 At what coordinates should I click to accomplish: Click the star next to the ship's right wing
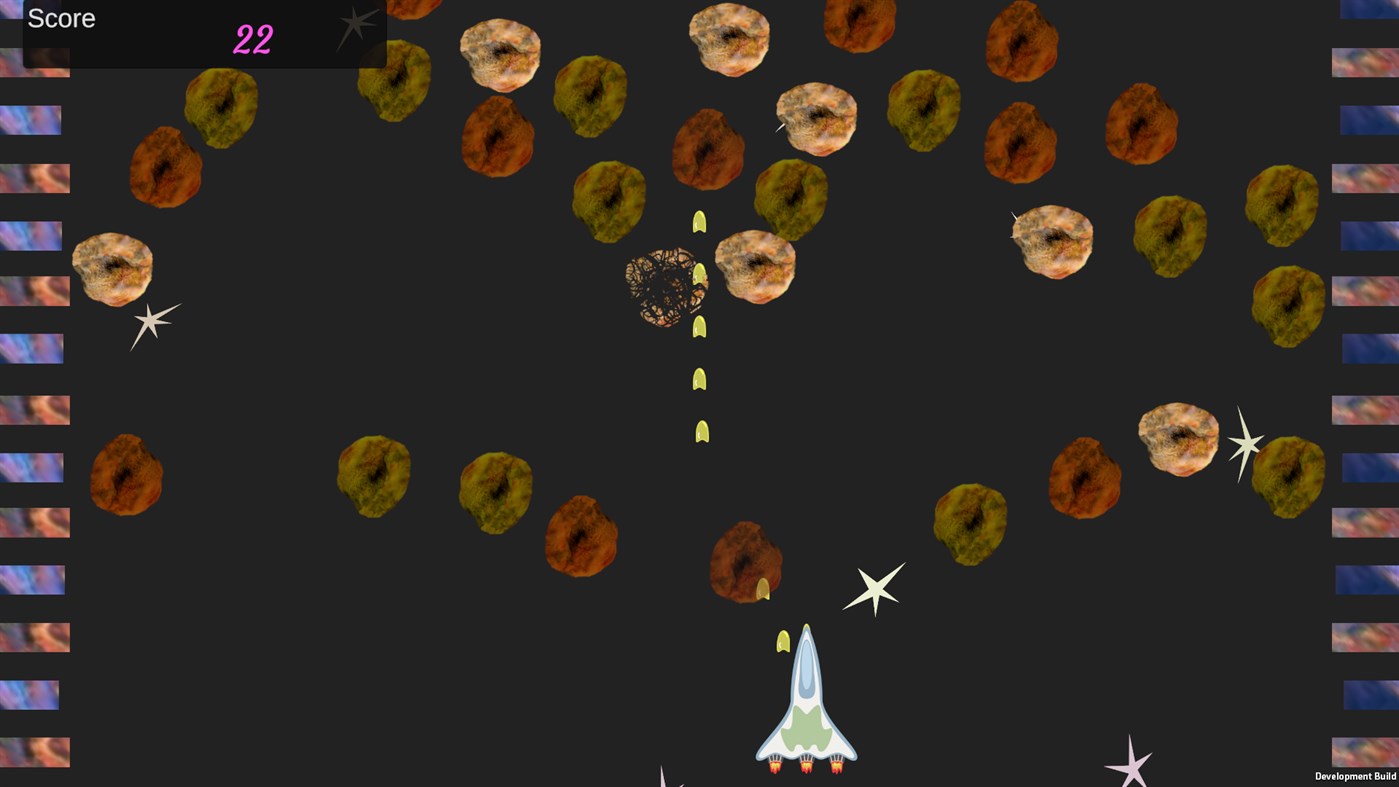point(875,589)
